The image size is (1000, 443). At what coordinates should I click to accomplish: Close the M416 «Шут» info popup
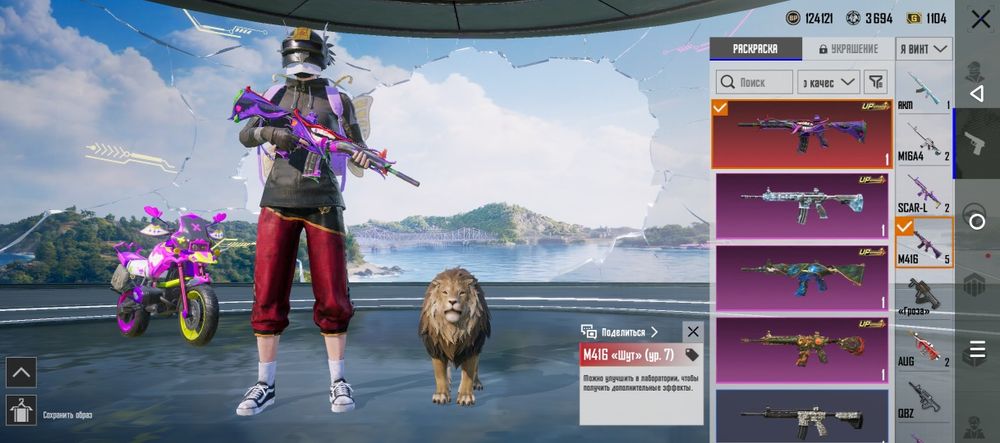coord(692,331)
